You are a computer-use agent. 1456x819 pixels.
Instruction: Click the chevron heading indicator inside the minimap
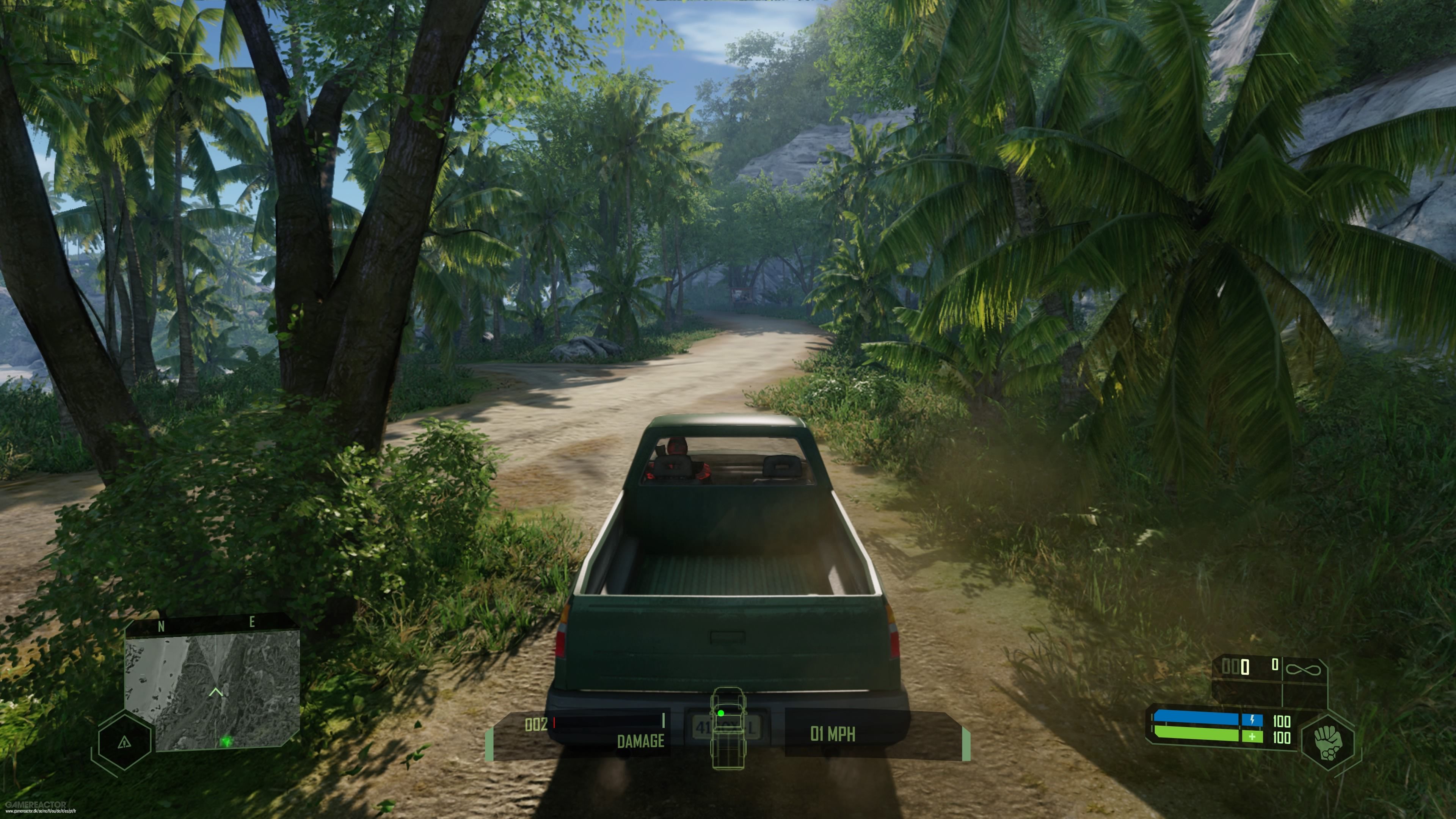tap(217, 692)
